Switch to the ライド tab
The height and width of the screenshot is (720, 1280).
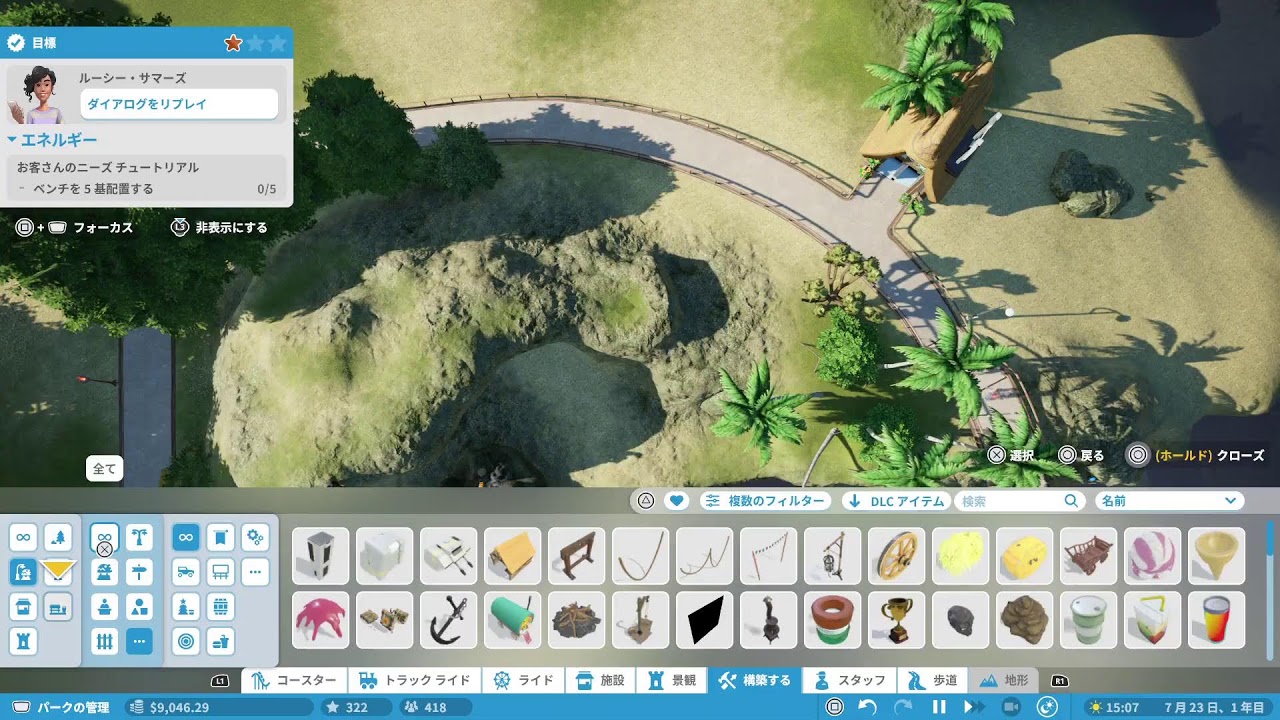[524, 680]
